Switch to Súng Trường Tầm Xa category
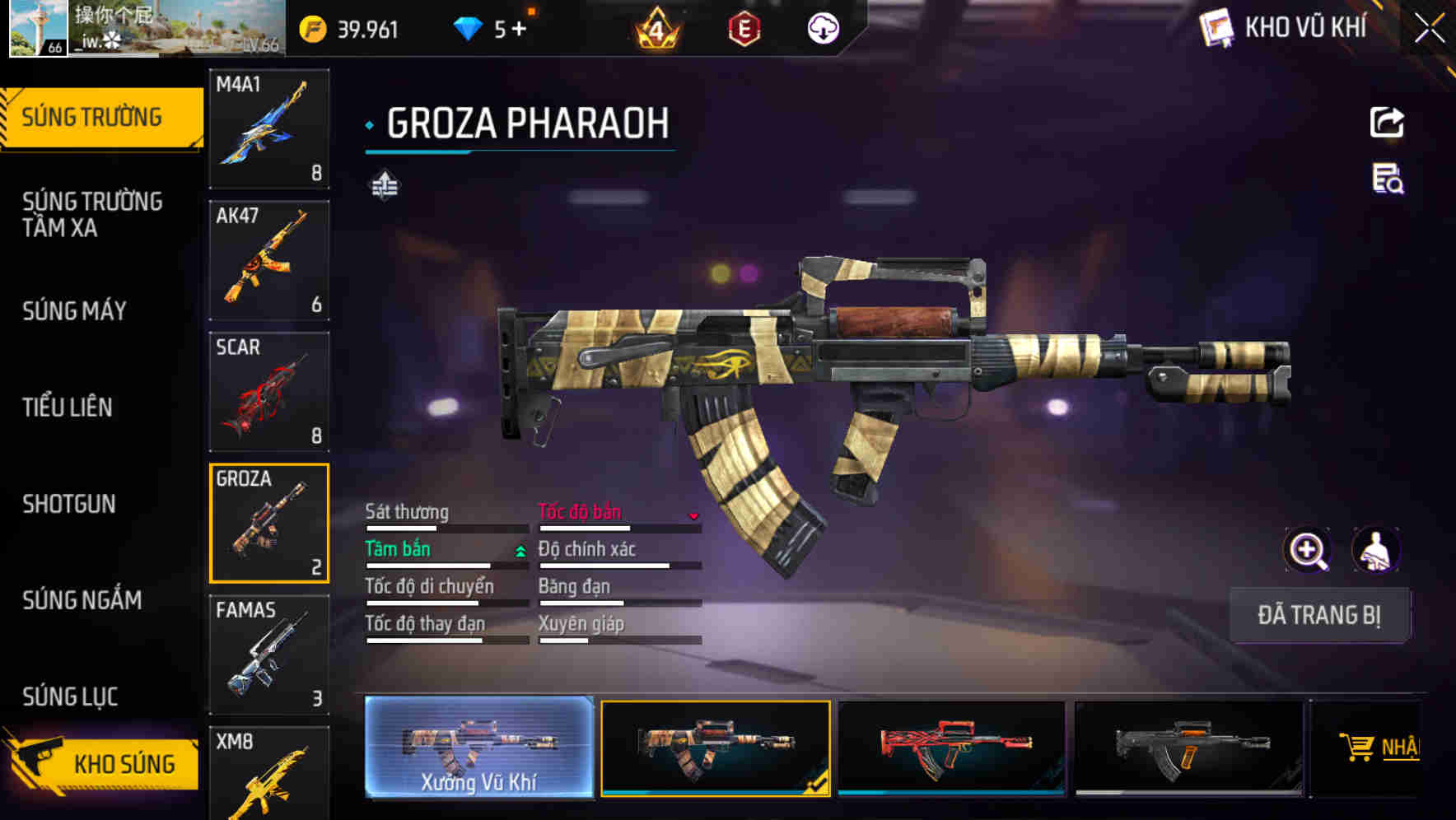The image size is (1456, 820). pos(92,214)
